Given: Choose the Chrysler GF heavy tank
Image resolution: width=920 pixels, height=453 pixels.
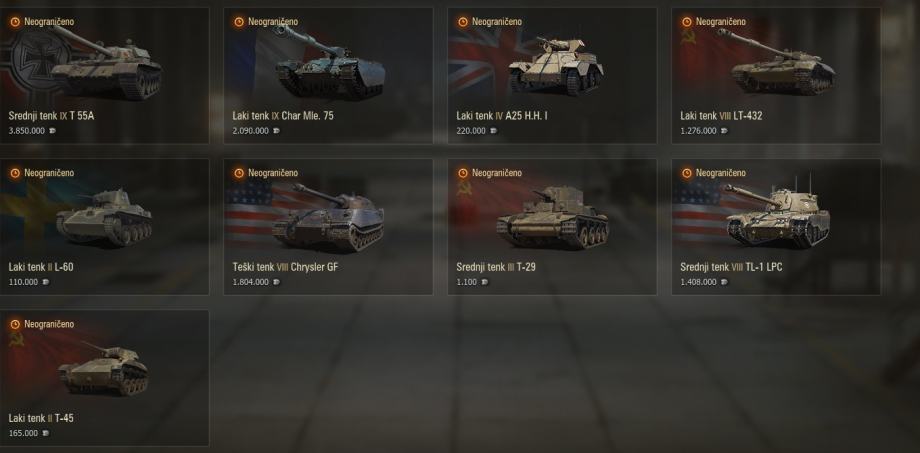Looking at the screenshot, I should (x=328, y=226).
